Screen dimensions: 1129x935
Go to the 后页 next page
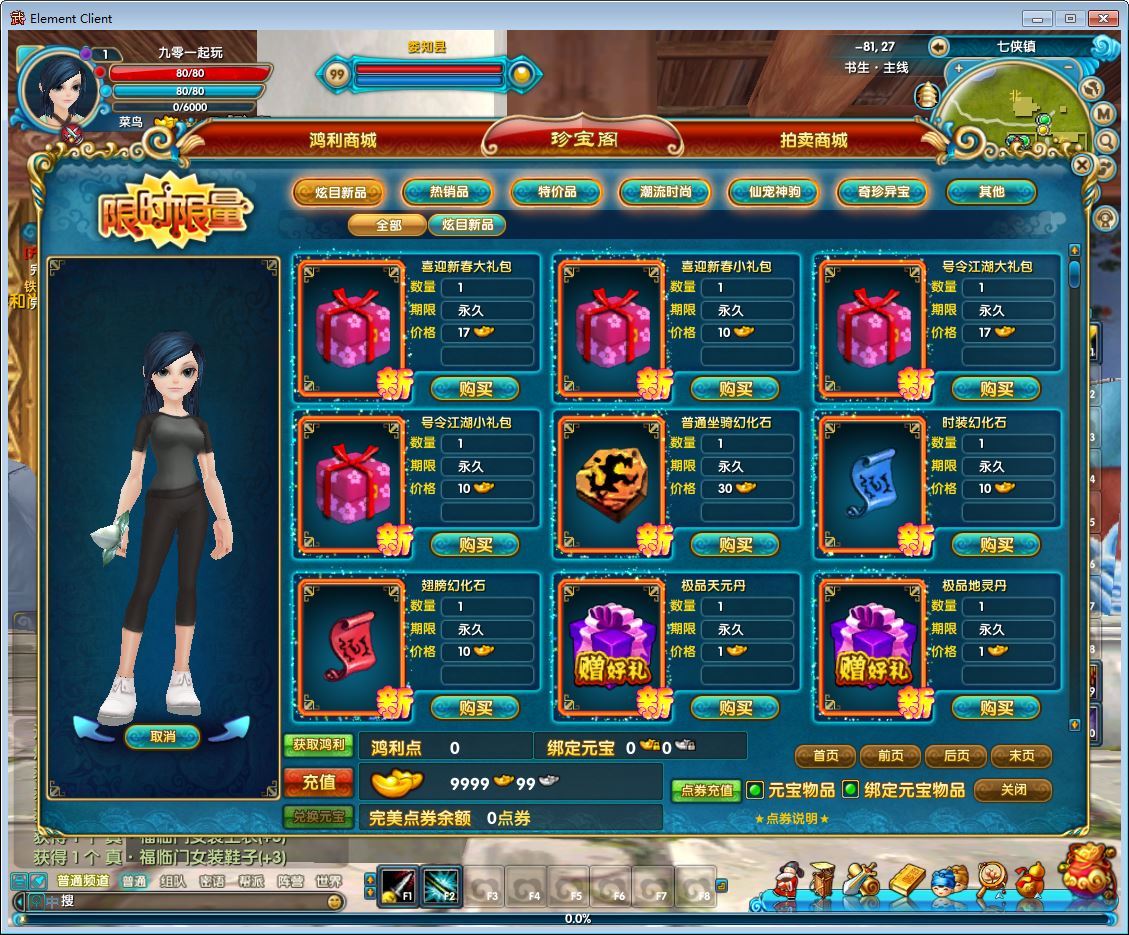[x=956, y=756]
